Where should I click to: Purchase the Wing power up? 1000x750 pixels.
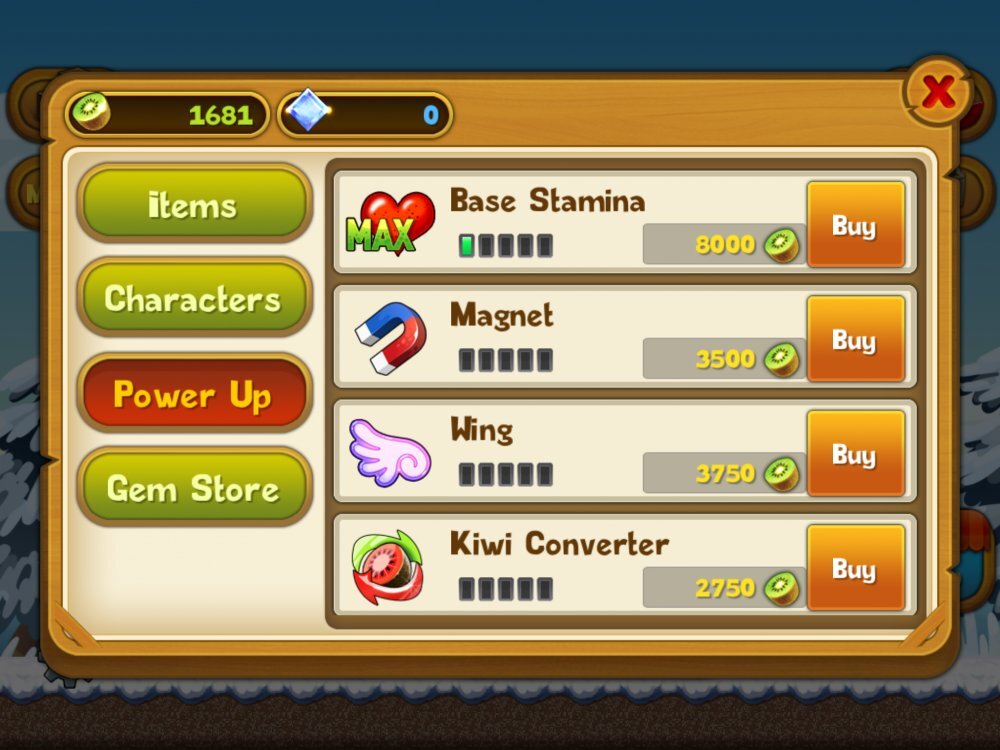[x=855, y=453]
